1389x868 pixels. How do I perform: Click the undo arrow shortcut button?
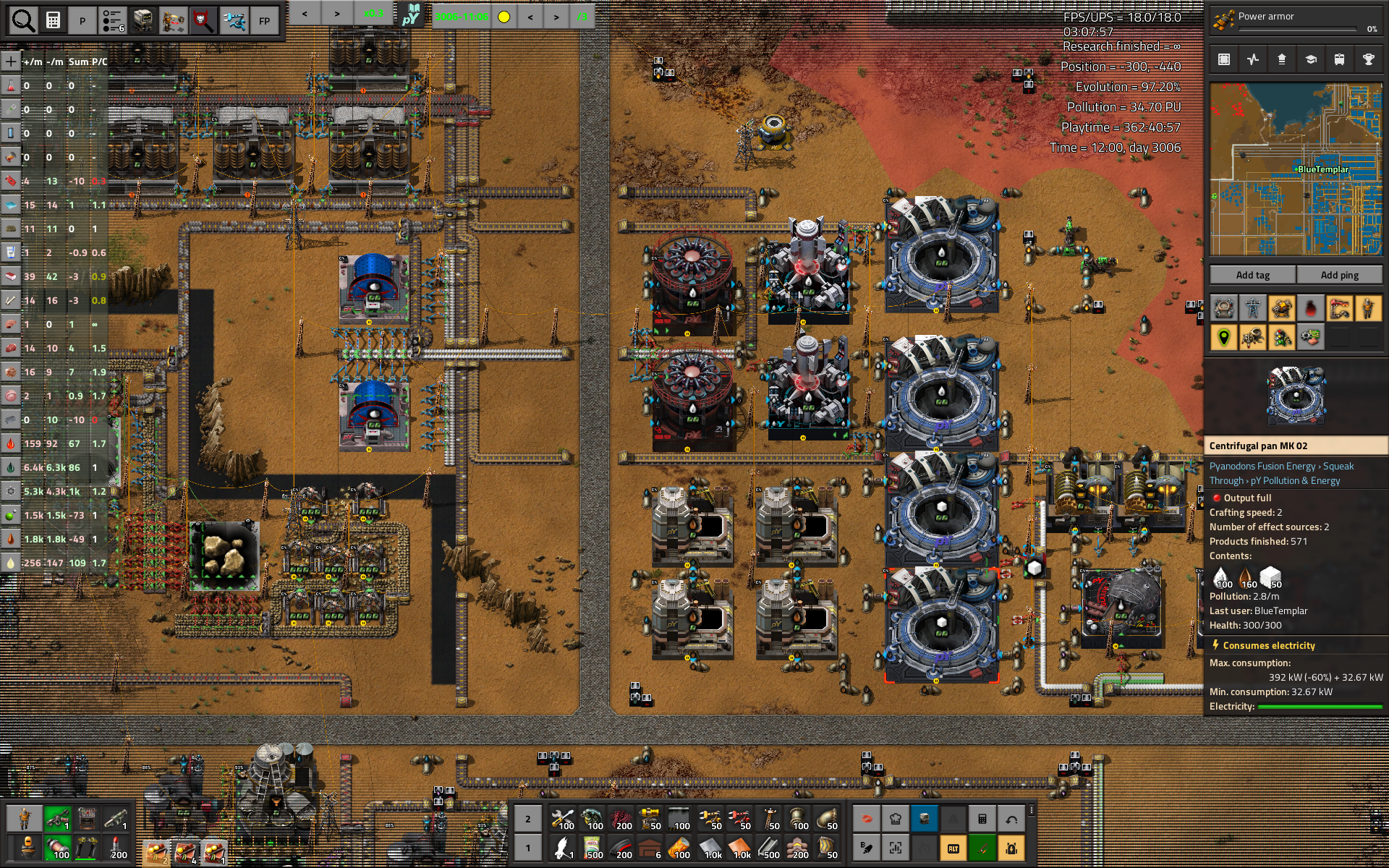pos(1011,819)
